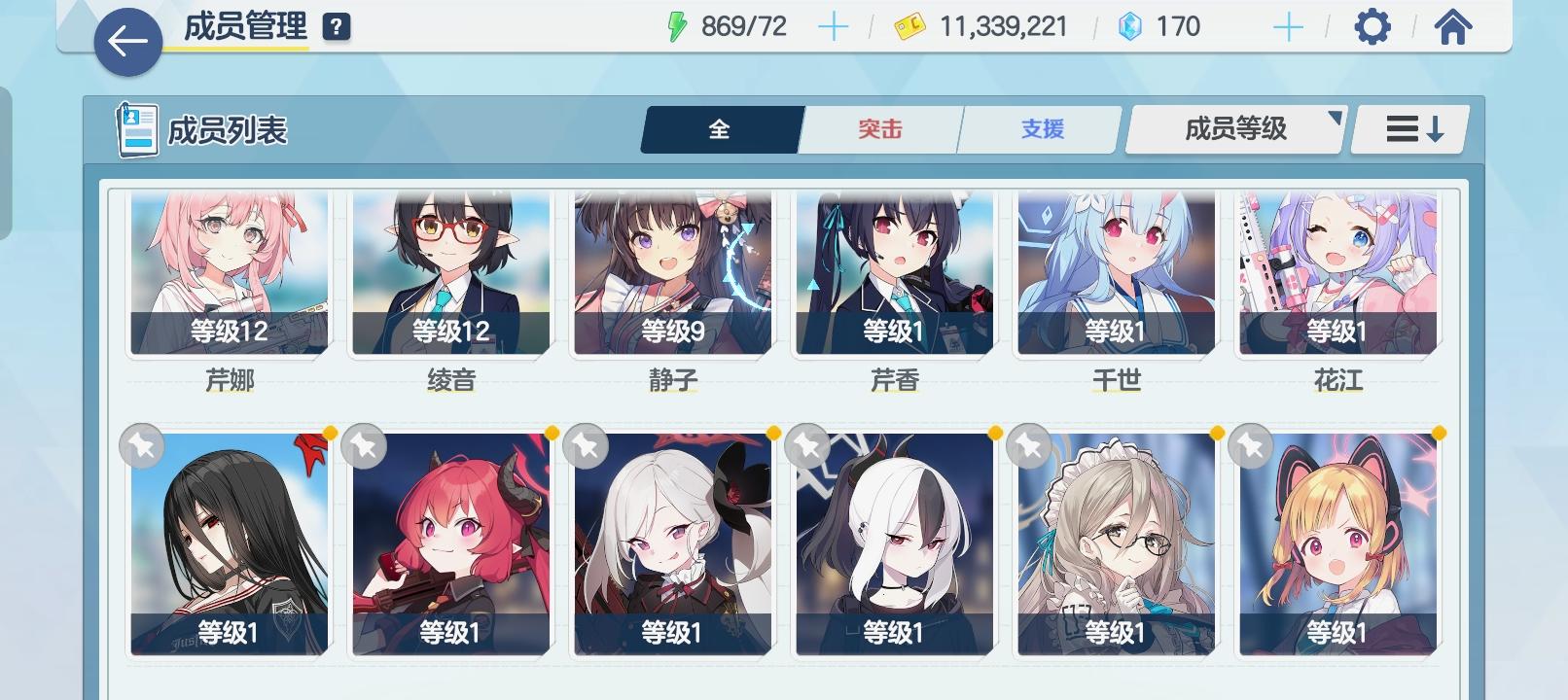
Task: Open the settings gear
Action: pos(1372,27)
